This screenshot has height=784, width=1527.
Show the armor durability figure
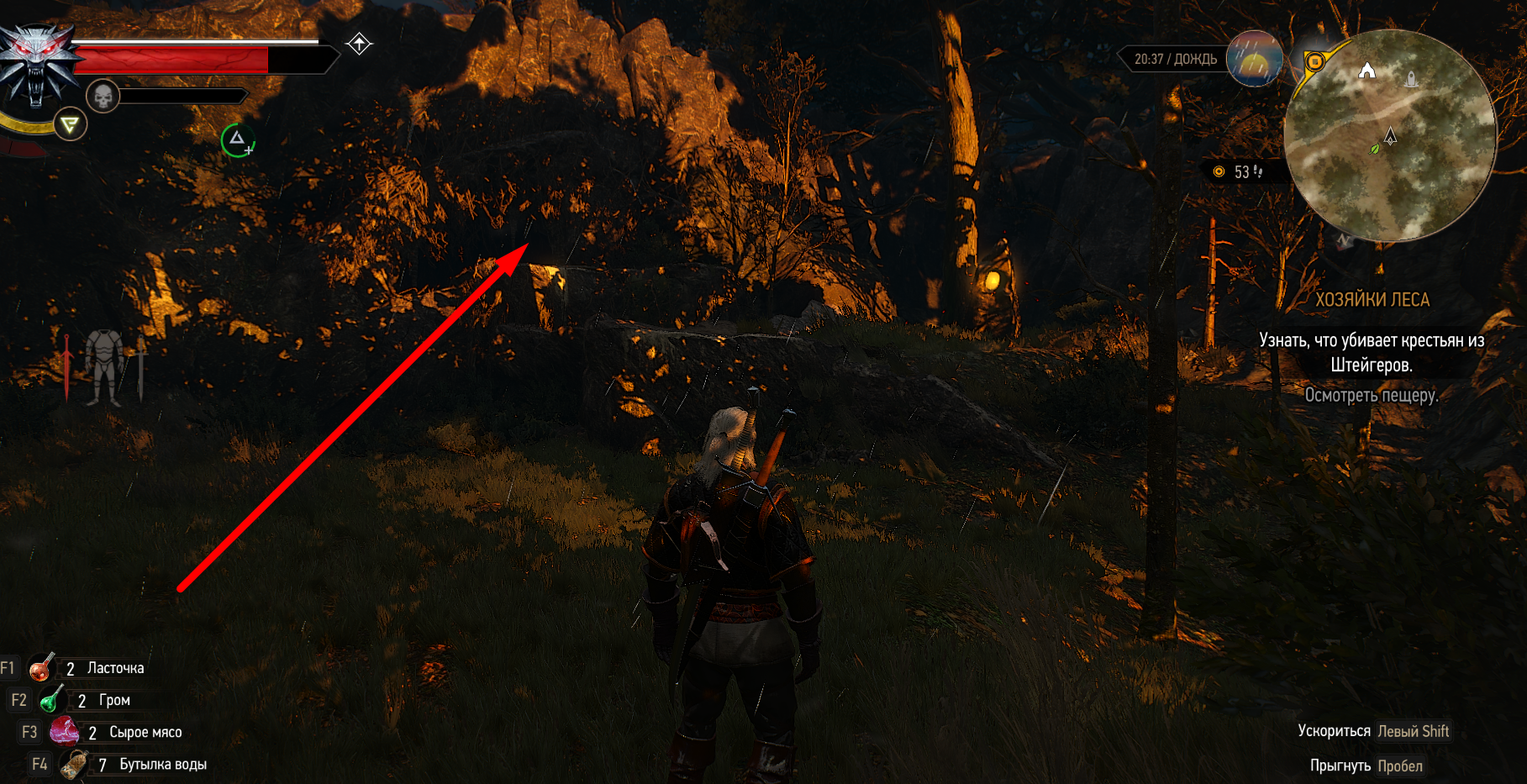pyautogui.click(x=104, y=366)
